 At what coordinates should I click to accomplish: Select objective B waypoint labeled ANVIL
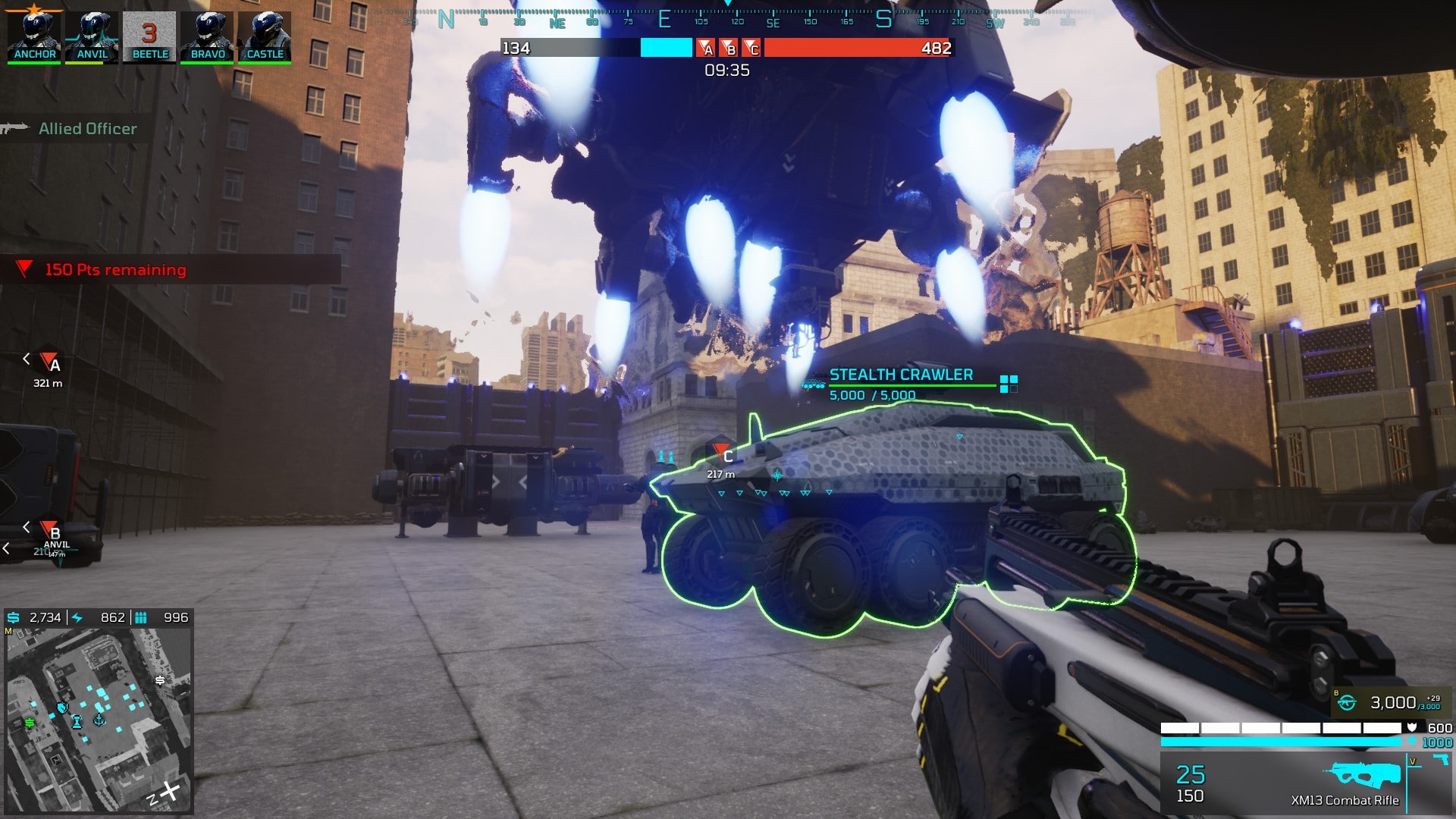pyautogui.click(x=51, y=531)
